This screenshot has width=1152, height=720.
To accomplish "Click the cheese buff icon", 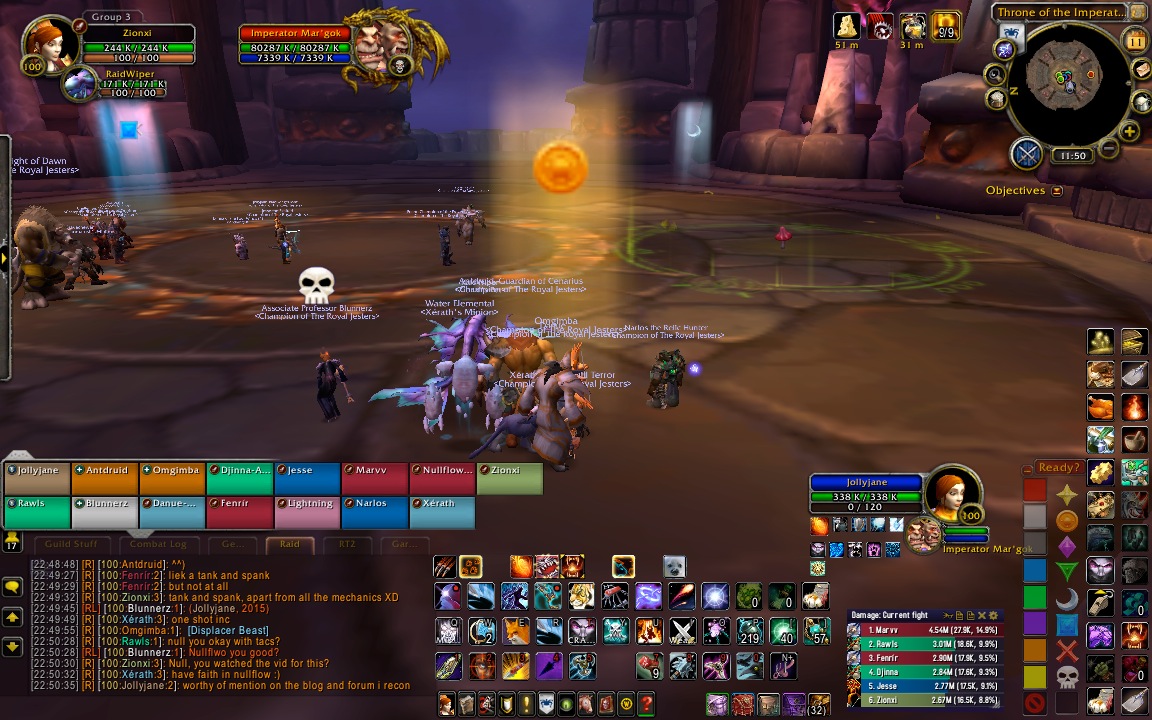I will point(847,26).
